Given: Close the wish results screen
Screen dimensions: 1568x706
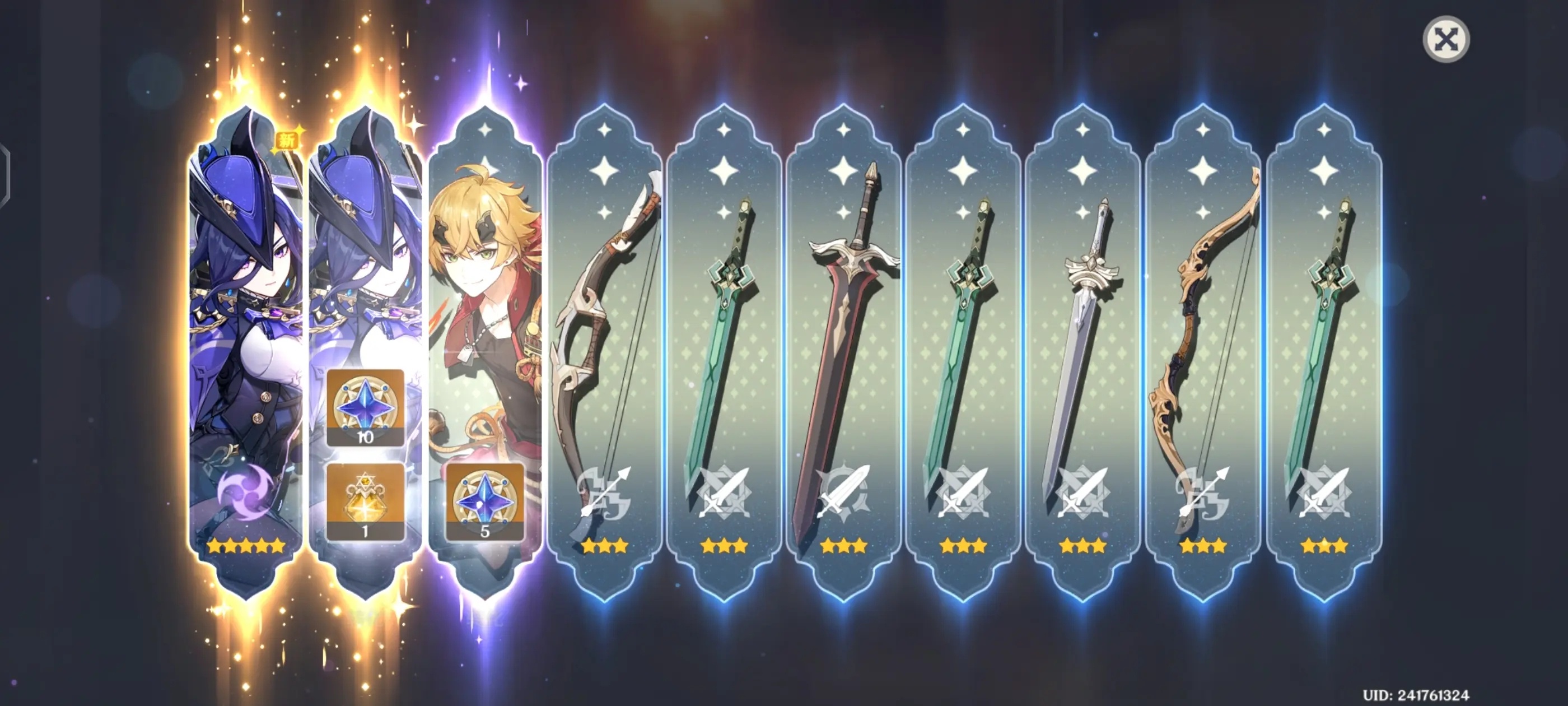Looking at the screenshot, I should (1446, 40).
